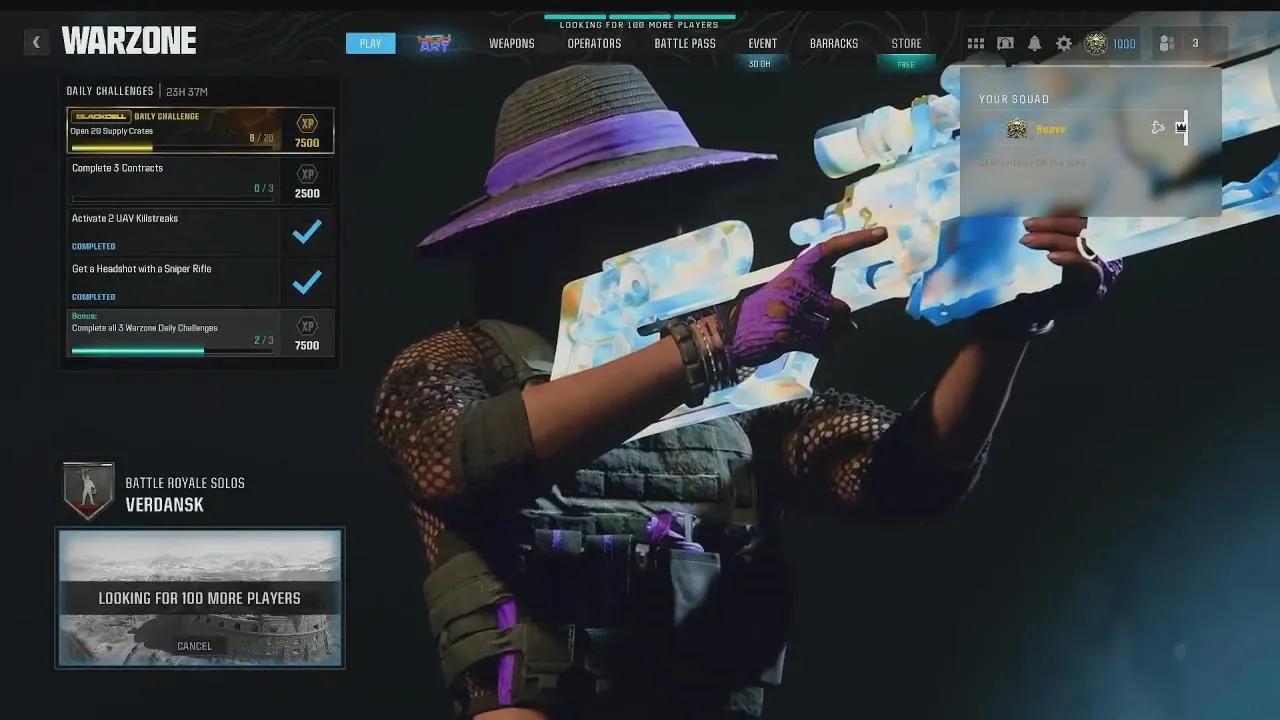Click the ping icon next to Reave
The height and width of the screenshot is (720, 1280).
(x=1158, y=127)
